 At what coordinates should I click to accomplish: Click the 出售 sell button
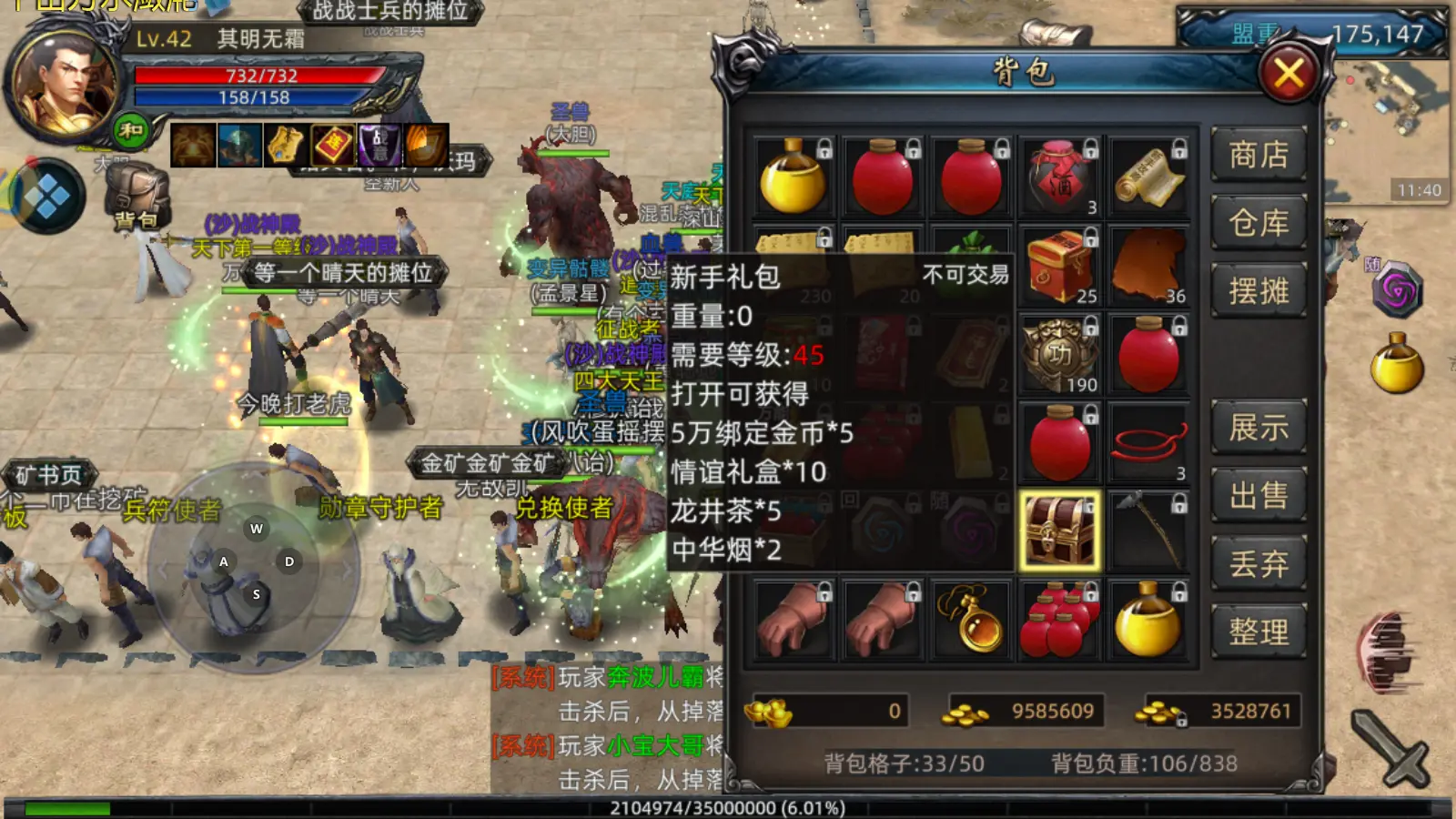click(x=1260, y=496)
